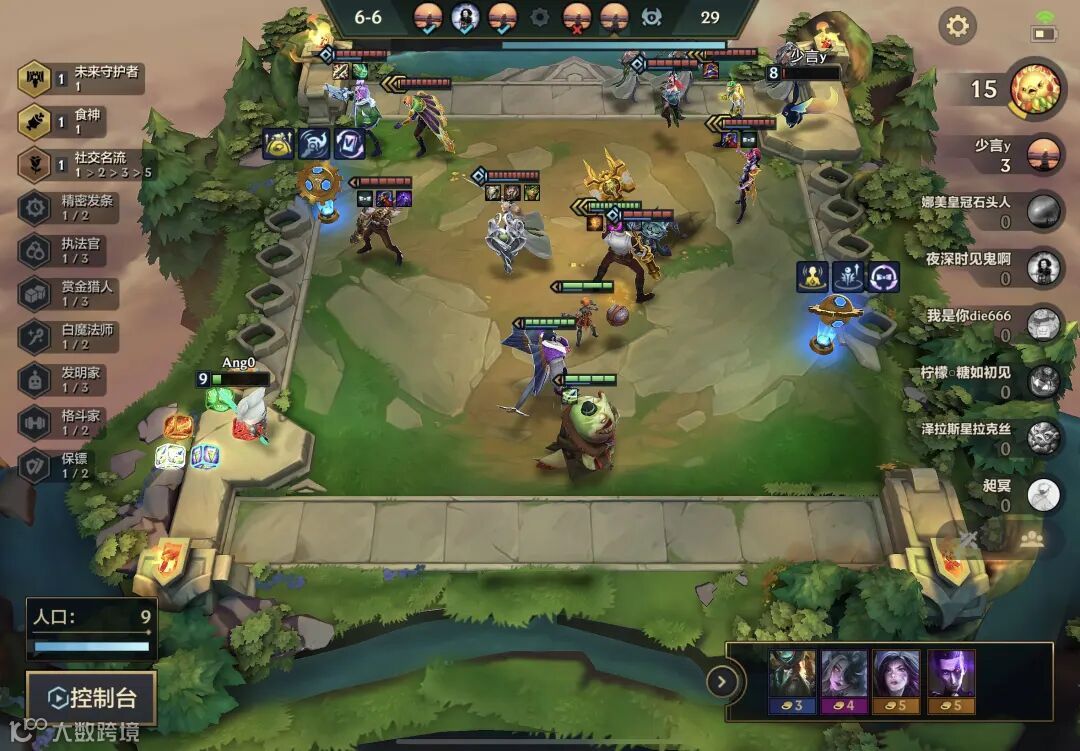The width and height of the screenshot is (1080, 751).
Task: Select the 未来守护者 trait entry
Action: [x=82, y=78]
